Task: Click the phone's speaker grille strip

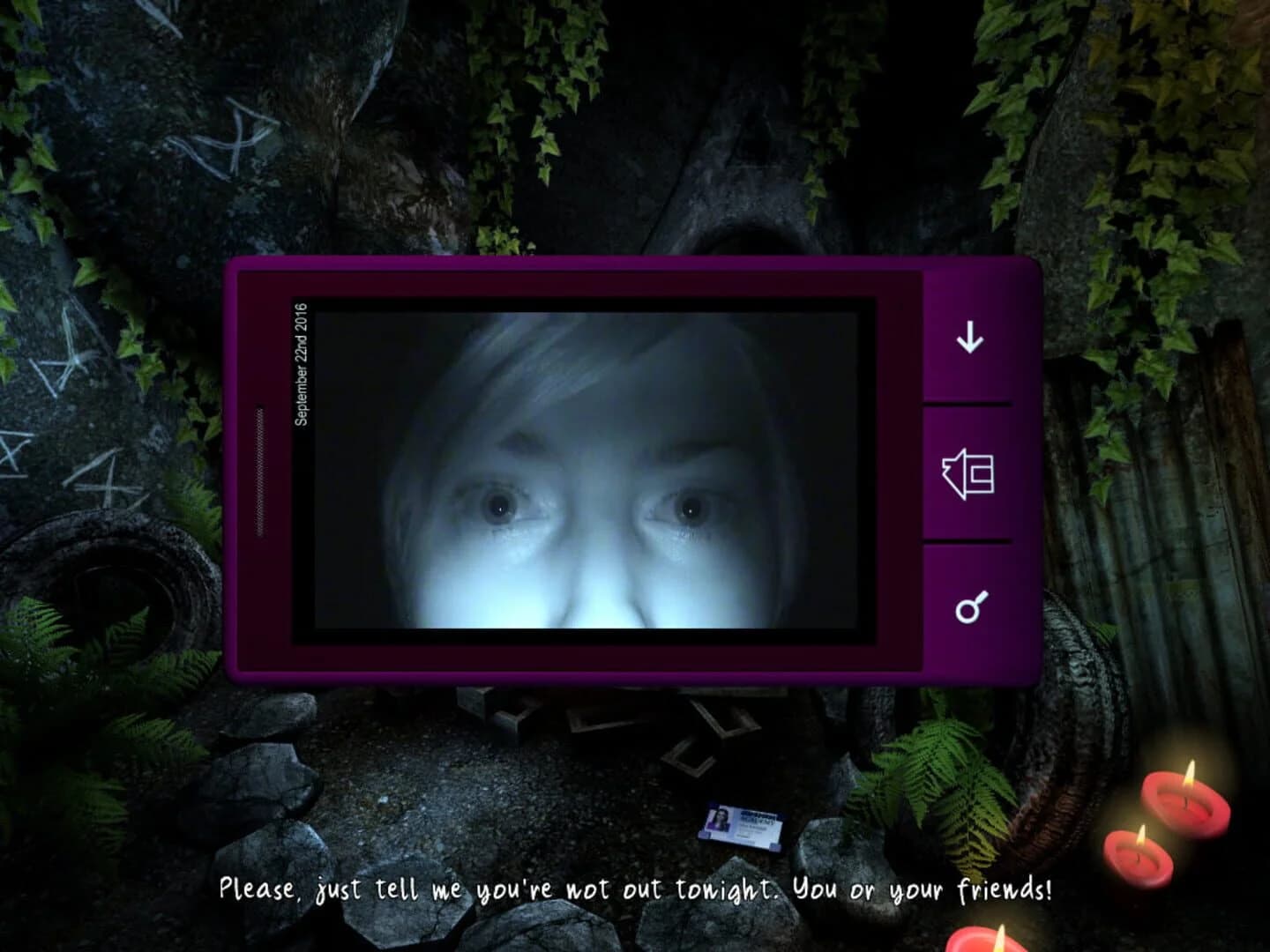Action: pyautogui.click(x=259, y=472)
